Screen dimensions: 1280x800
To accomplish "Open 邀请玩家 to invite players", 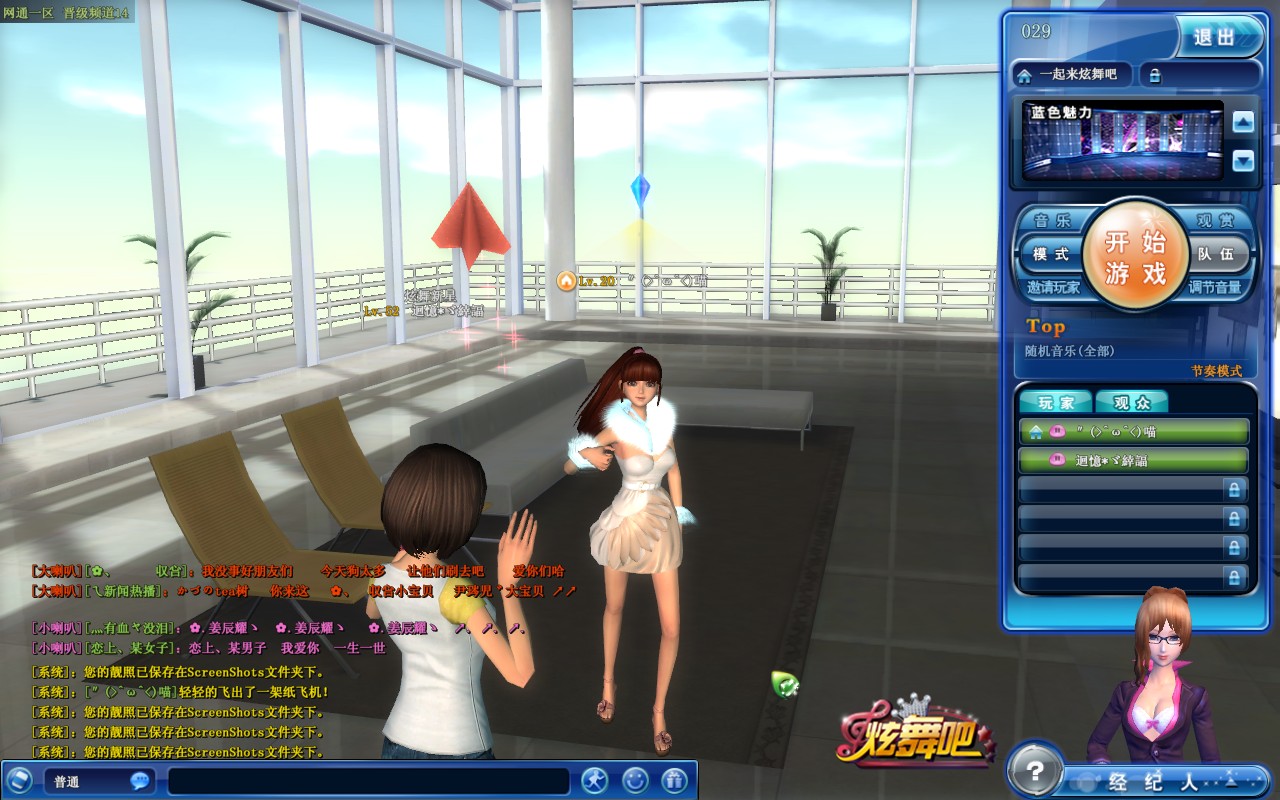I will tap(1053, 287).
